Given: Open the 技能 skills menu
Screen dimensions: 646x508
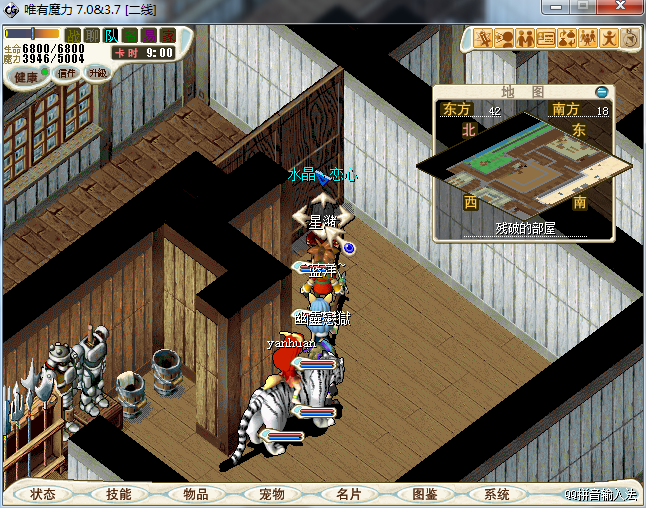Looking at the screenshot, I should pyautogui.click(x=119, y=494).
